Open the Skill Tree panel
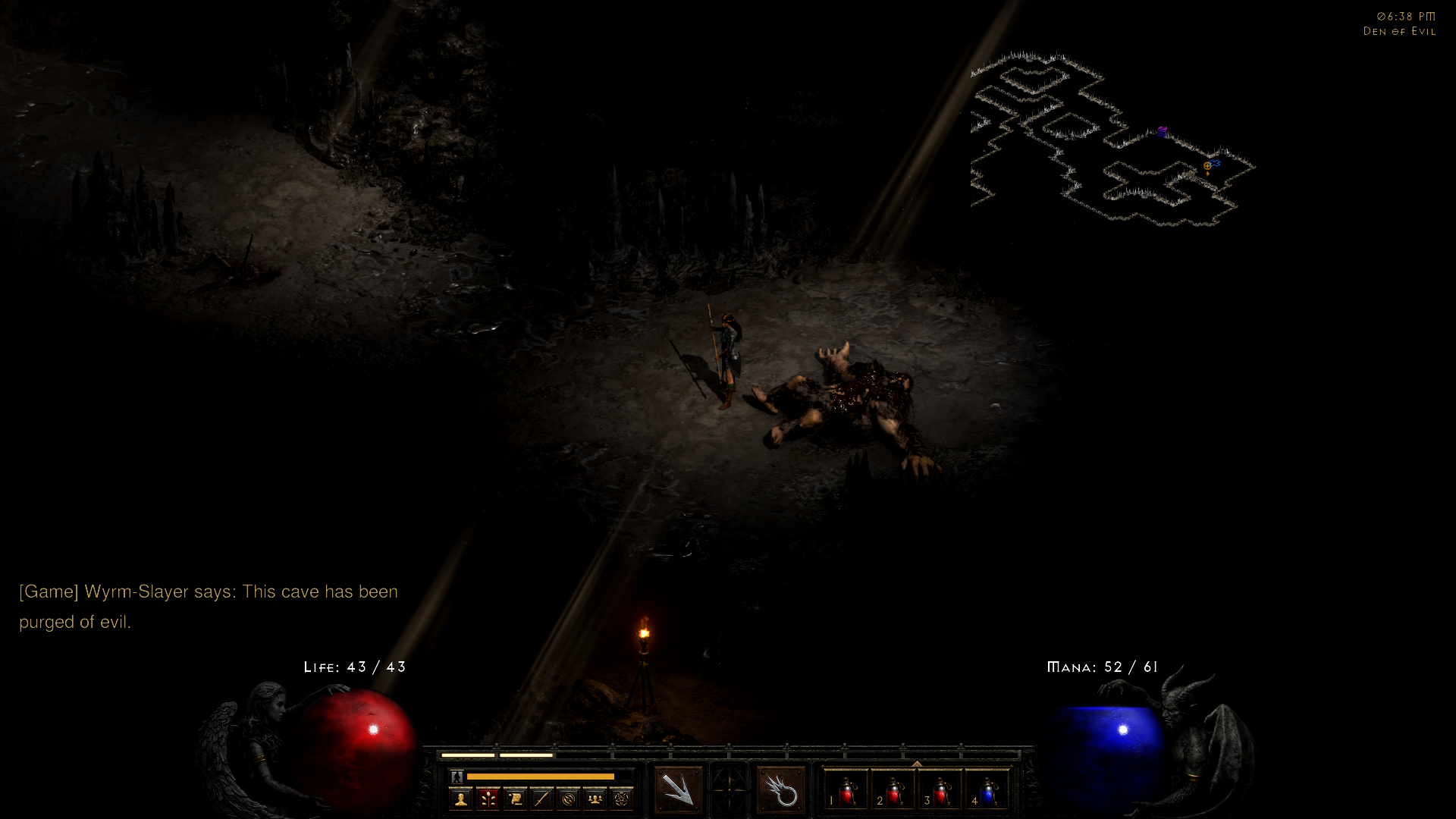The width and height of the screenshot is (1456, 819). 488,797
